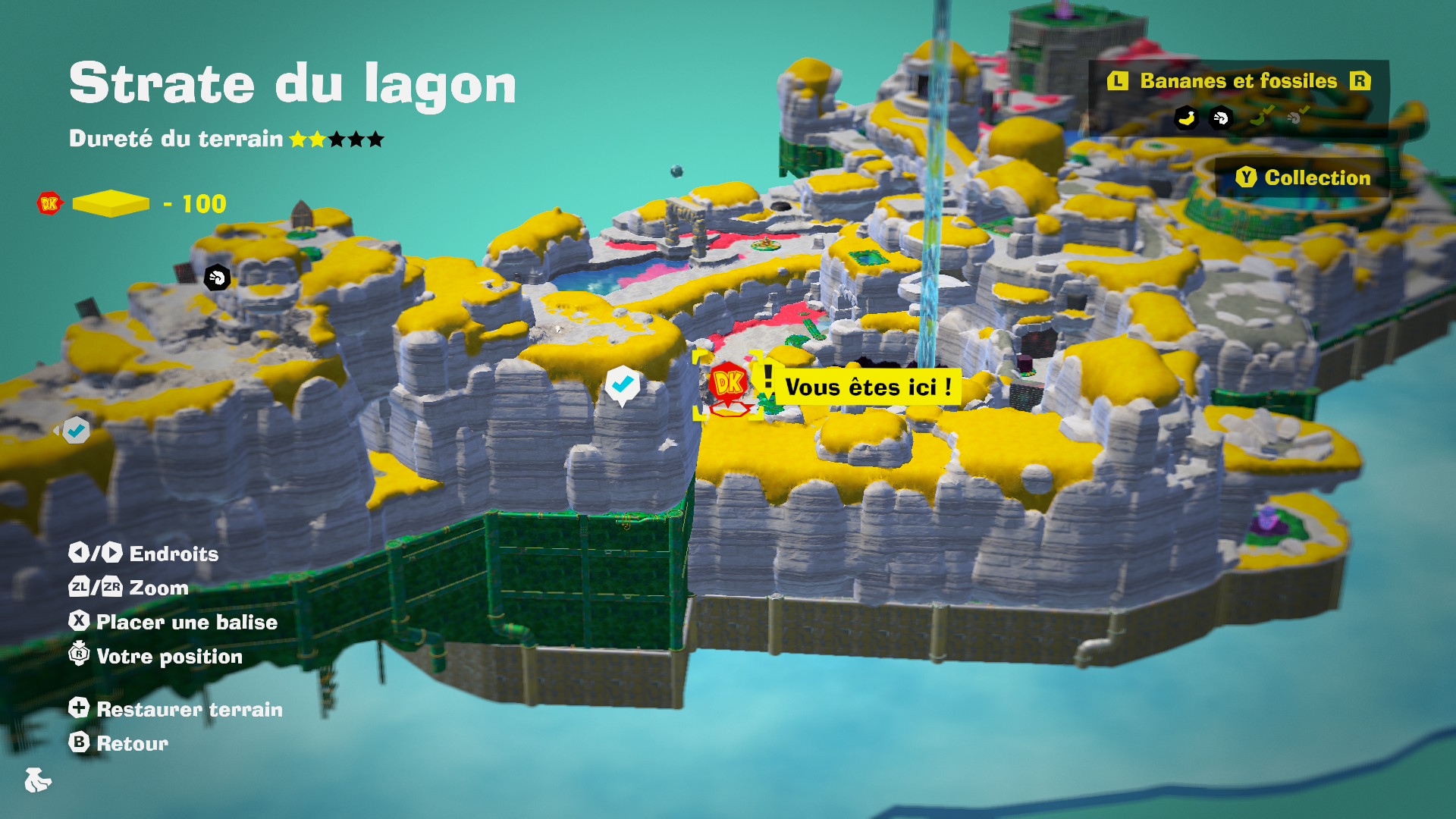Select the checkmark marker at the left edge
The width and height of the screenshot is (1456, 819).
(76, 431)
